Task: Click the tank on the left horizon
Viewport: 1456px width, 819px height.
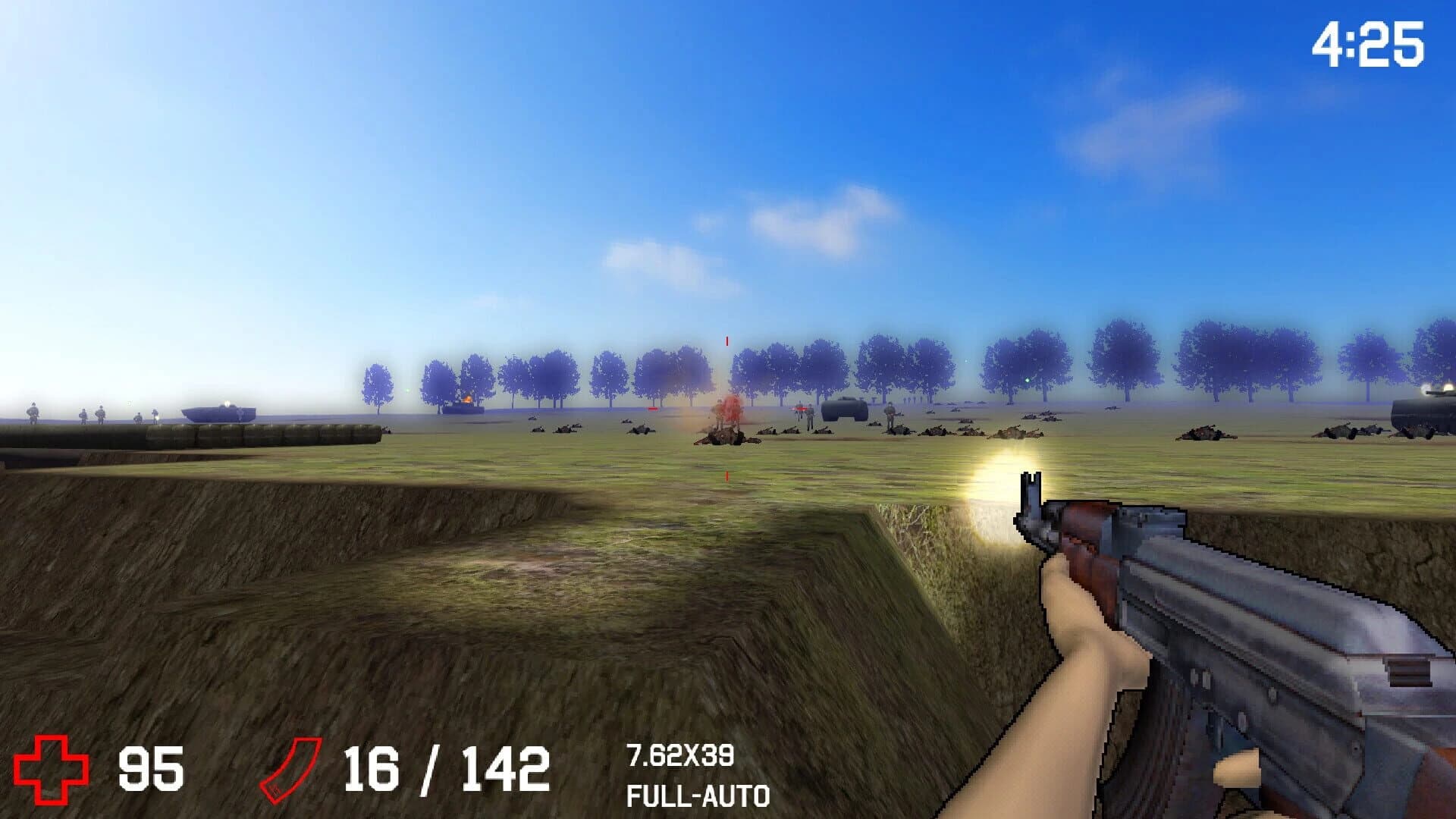Action: (218, 413)
